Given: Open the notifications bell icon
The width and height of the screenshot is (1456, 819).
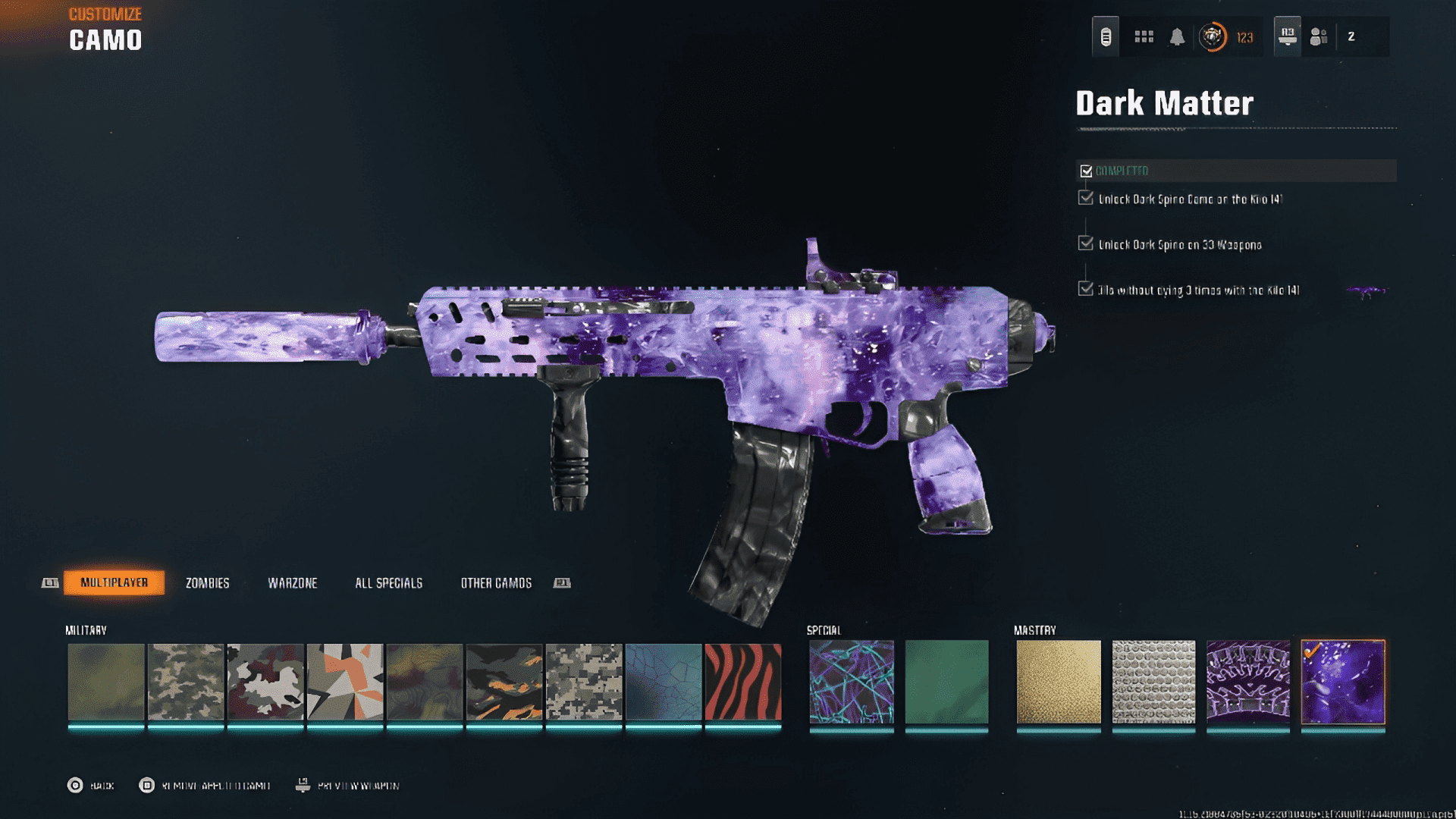Looking at the screenshot, I should click(x=1177, y=36).
